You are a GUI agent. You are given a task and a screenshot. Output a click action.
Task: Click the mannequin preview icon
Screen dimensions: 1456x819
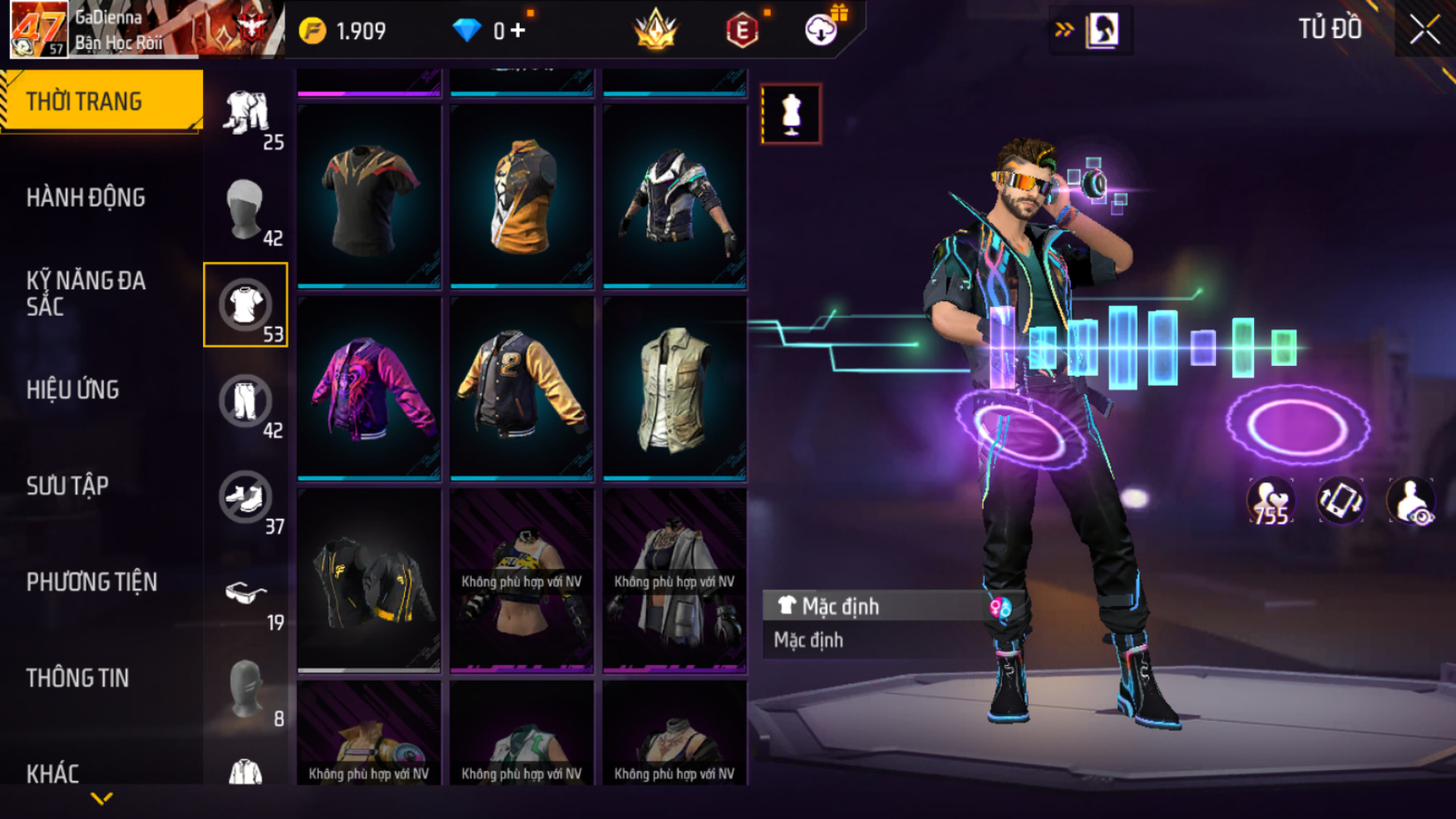(791, 114)
